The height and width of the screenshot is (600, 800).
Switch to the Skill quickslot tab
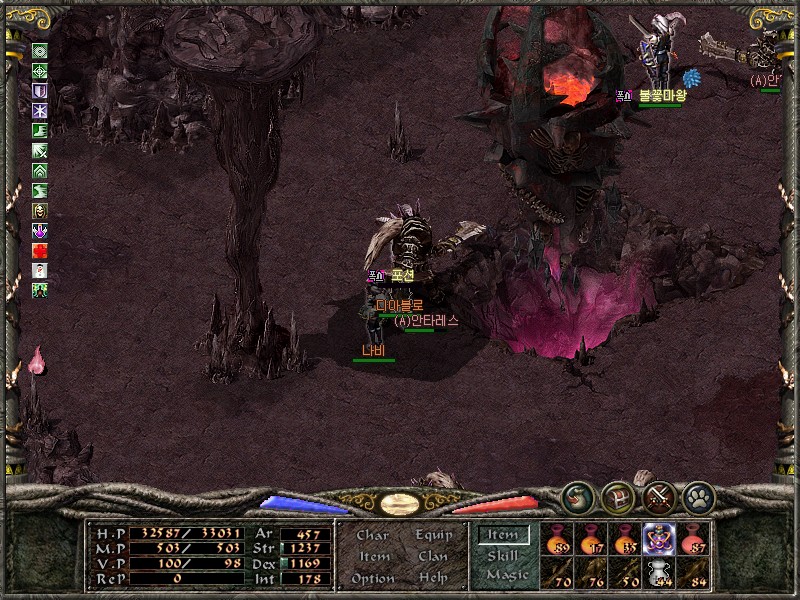pyautogui.click(x=503, y=555)
